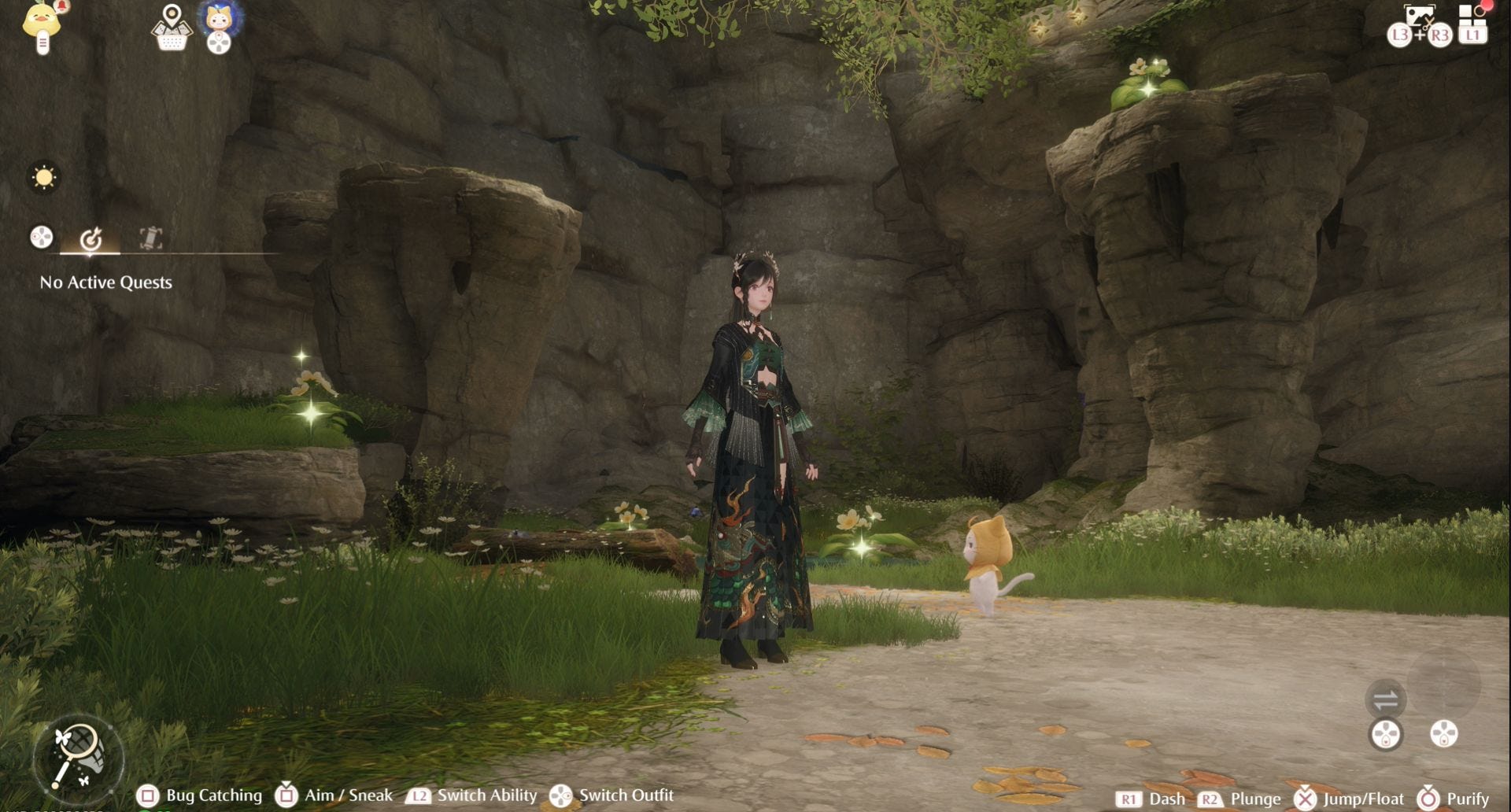
Task: Click the sun time-of-day icon
Action: pyautogui.click(x=44, y=177)
